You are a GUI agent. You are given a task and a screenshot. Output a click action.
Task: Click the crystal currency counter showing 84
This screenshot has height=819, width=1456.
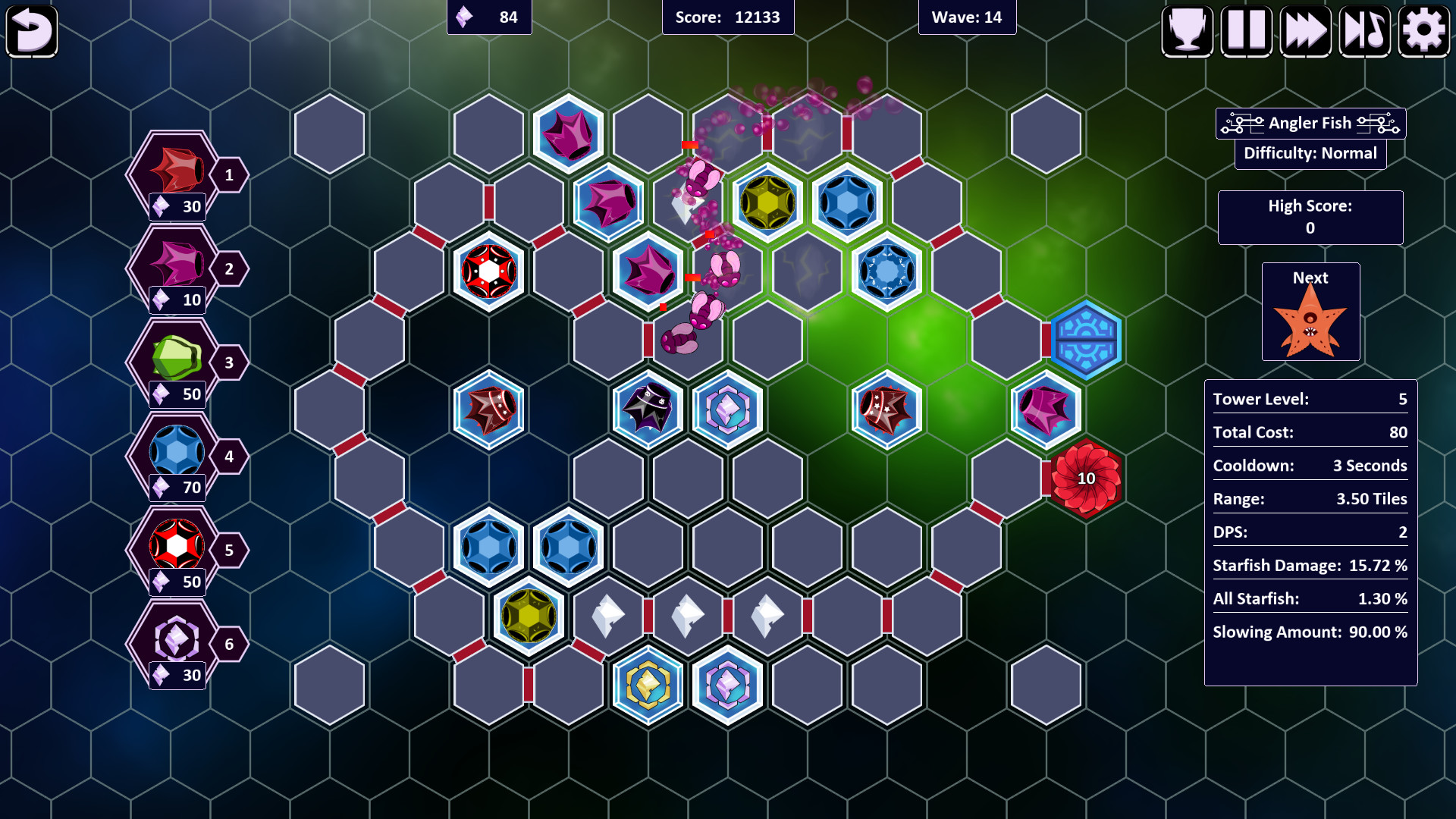(x=489, y=17)
